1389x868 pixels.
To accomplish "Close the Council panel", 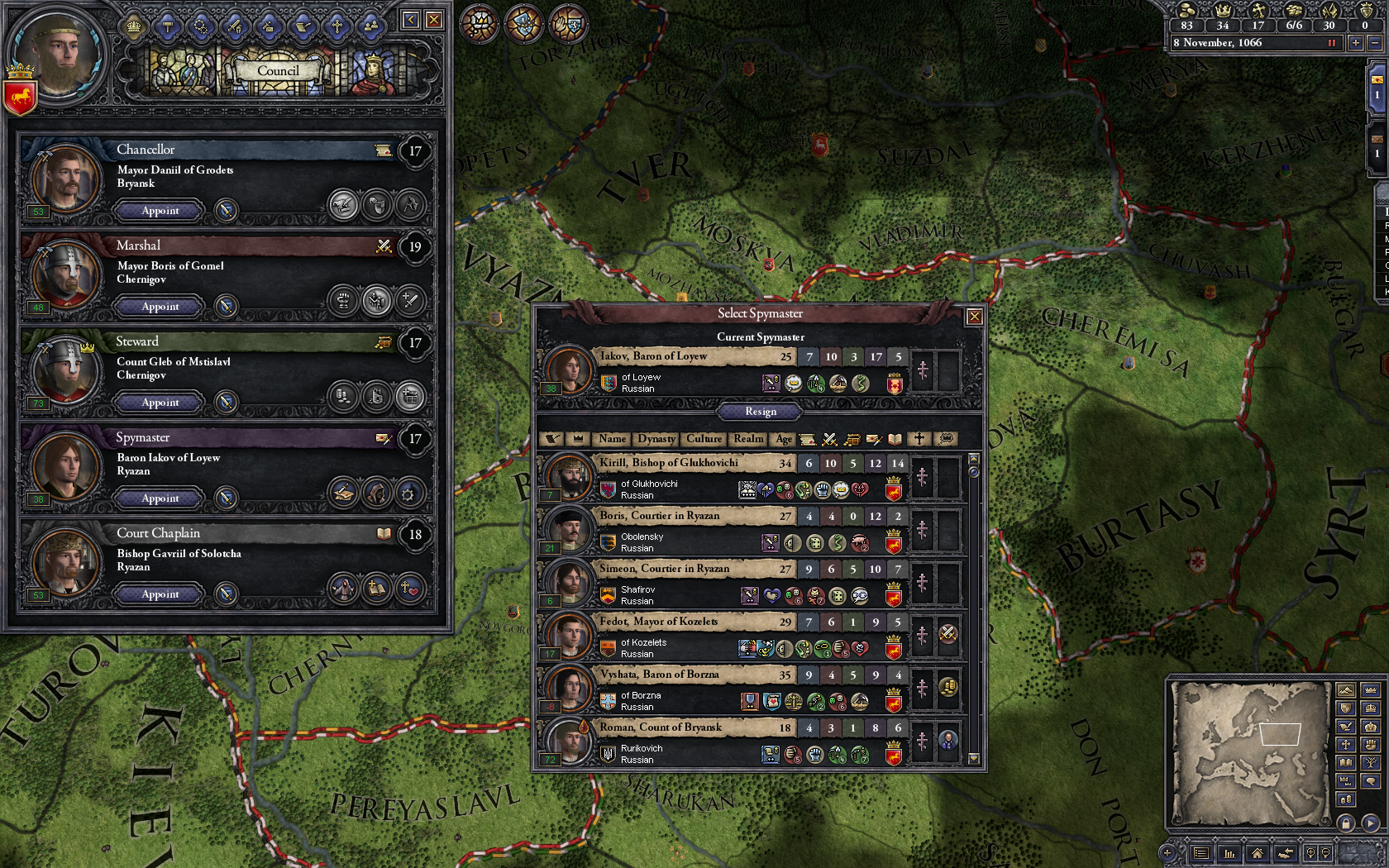I will (x=433, y=20).
